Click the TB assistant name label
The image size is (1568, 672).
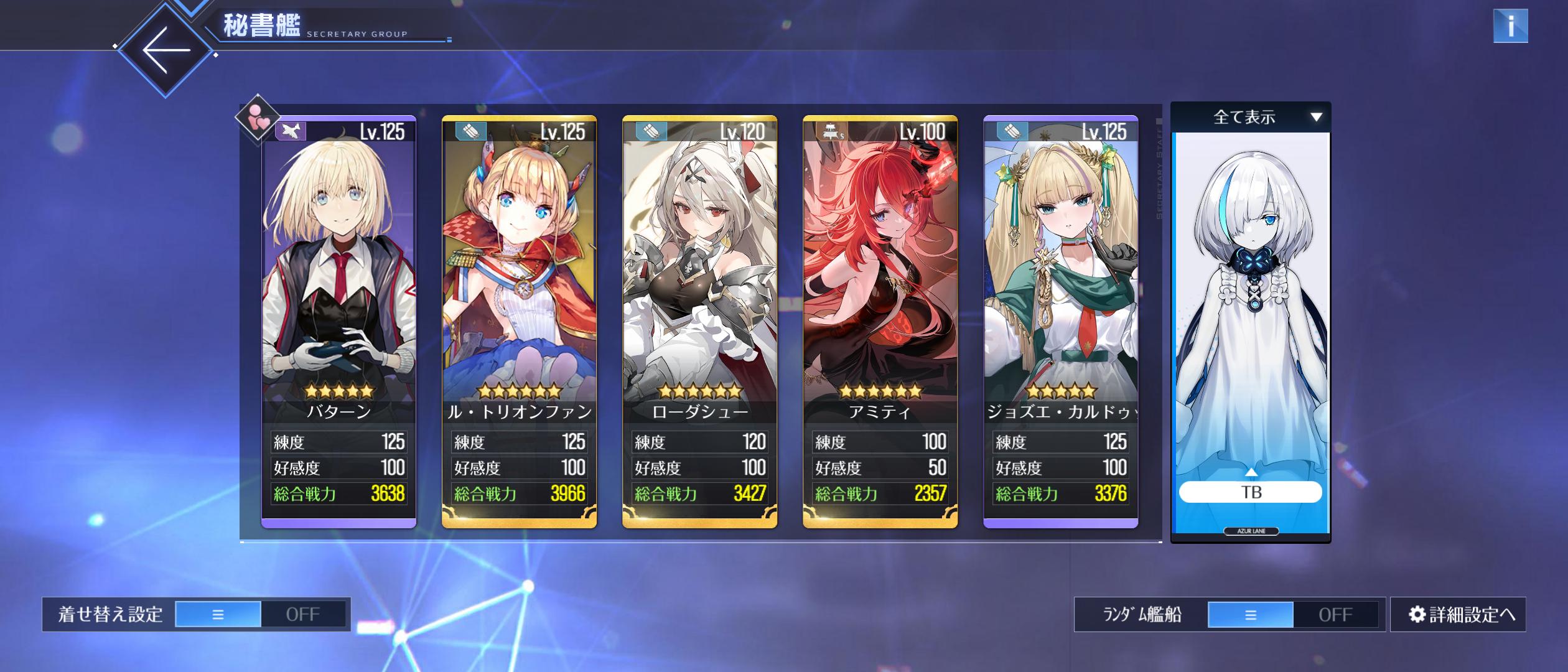1251,492
